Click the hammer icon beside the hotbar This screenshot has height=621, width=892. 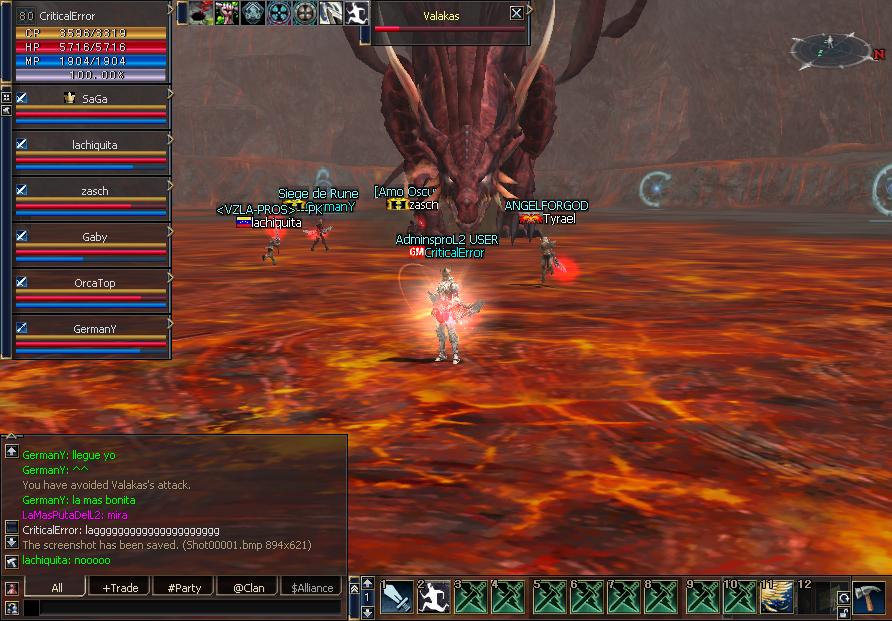click(x=867, y=596)
